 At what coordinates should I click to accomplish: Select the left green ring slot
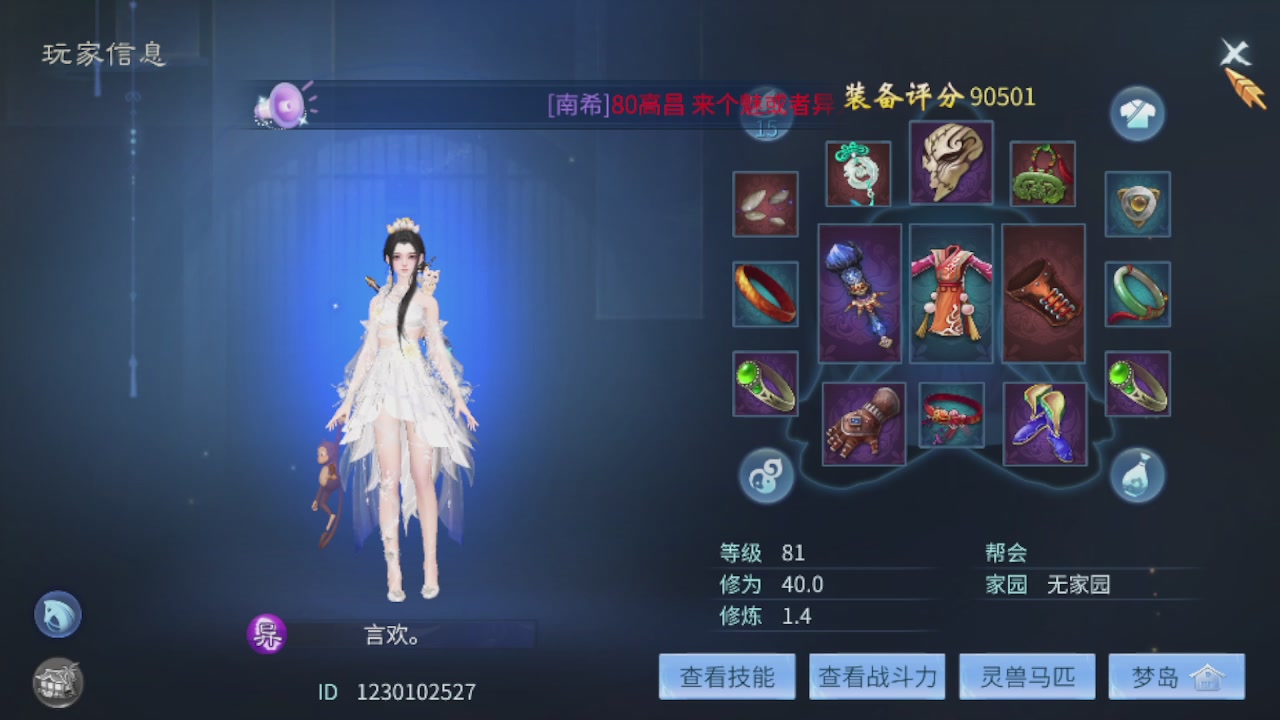pyautogui.click(x=765, y=383)
